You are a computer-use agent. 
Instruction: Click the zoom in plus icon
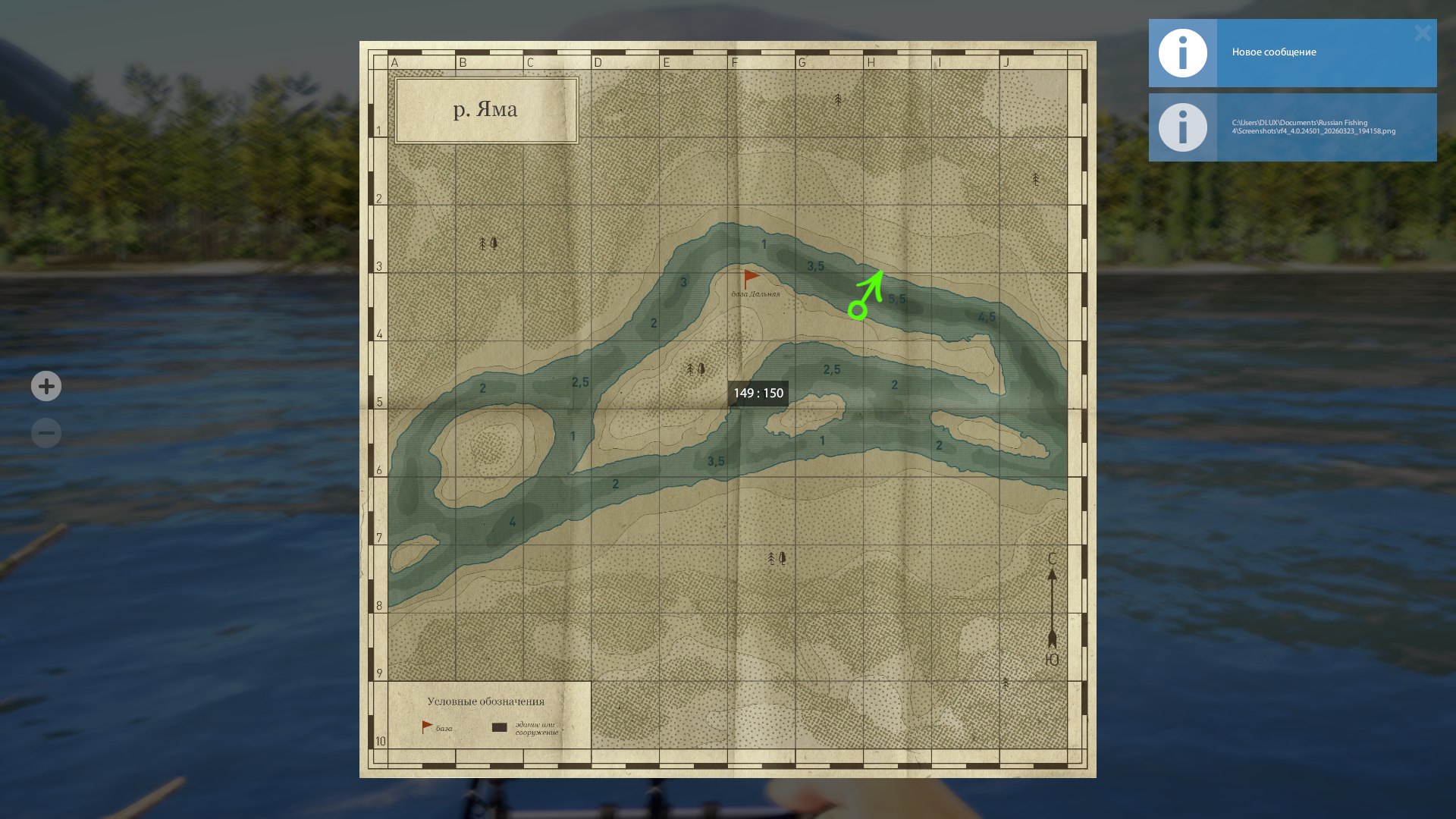[45, 386]
